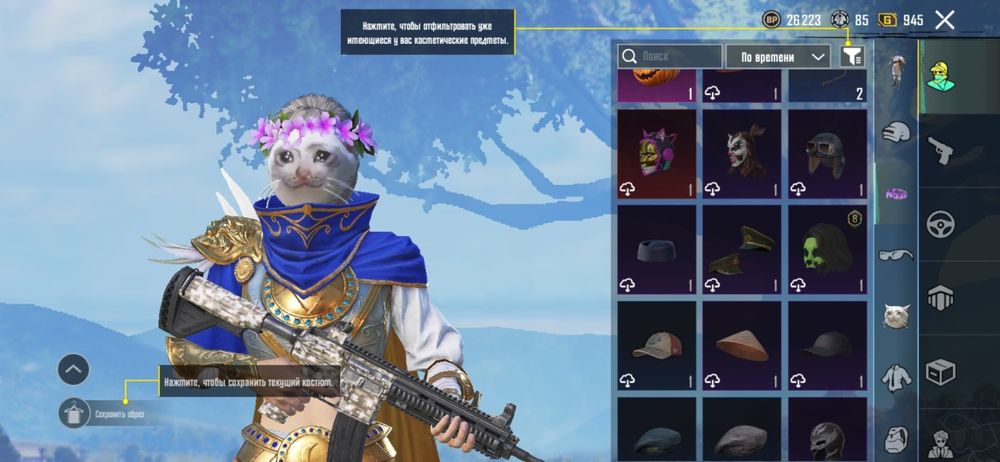Choose the clown face mask item
Screen dimensions: 1000x462
click(x=741, y=152)
